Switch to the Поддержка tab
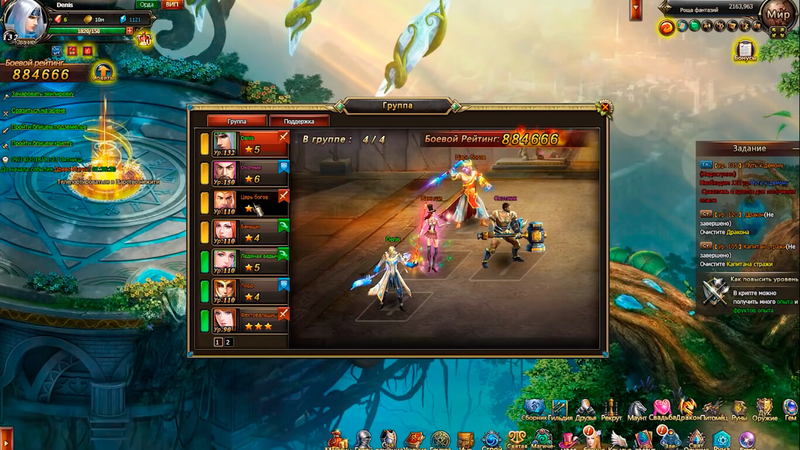Screen dimensions: 800x450 298,121
